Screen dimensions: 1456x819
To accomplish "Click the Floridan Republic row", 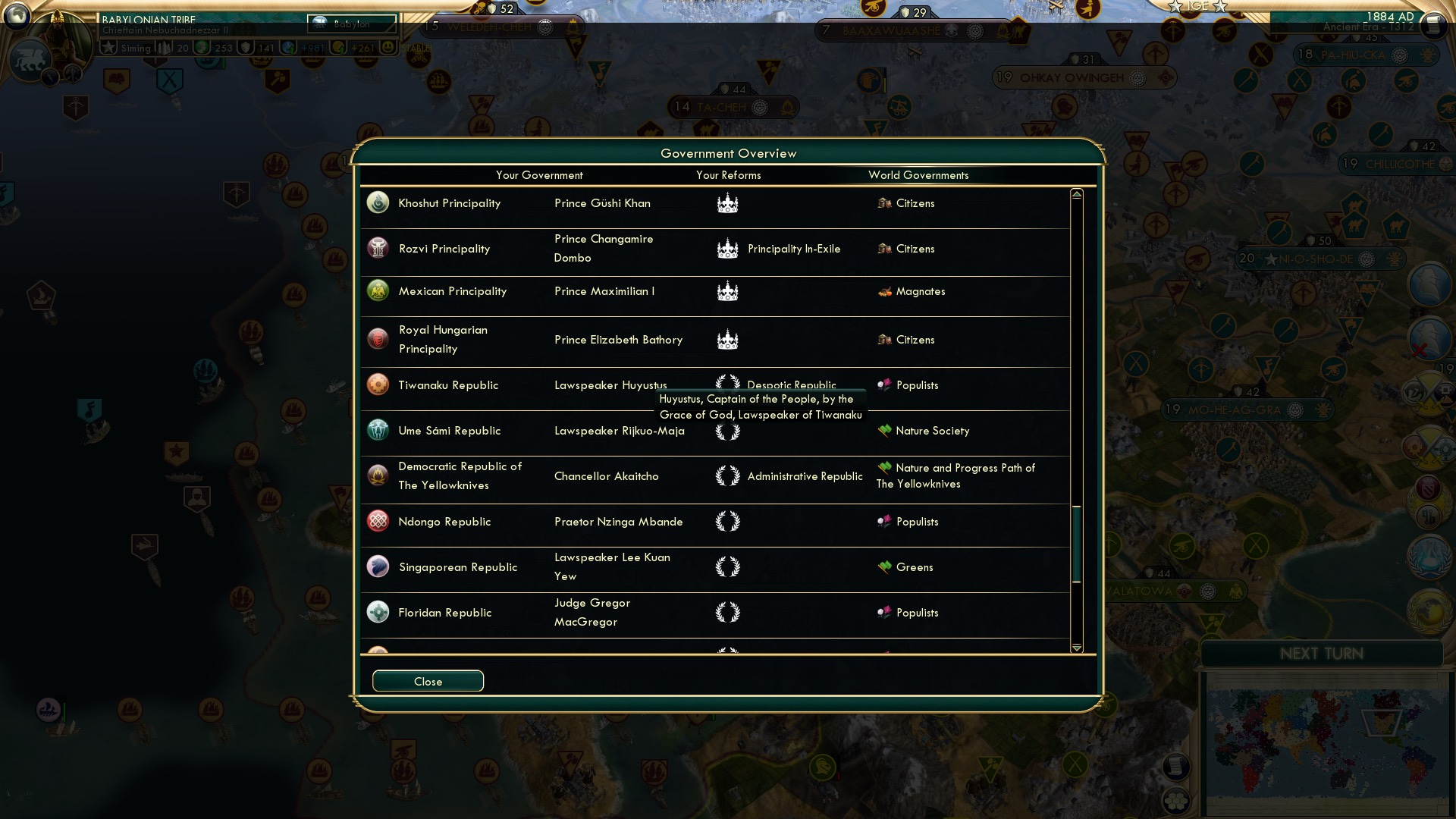I will (x=444, y=613).
